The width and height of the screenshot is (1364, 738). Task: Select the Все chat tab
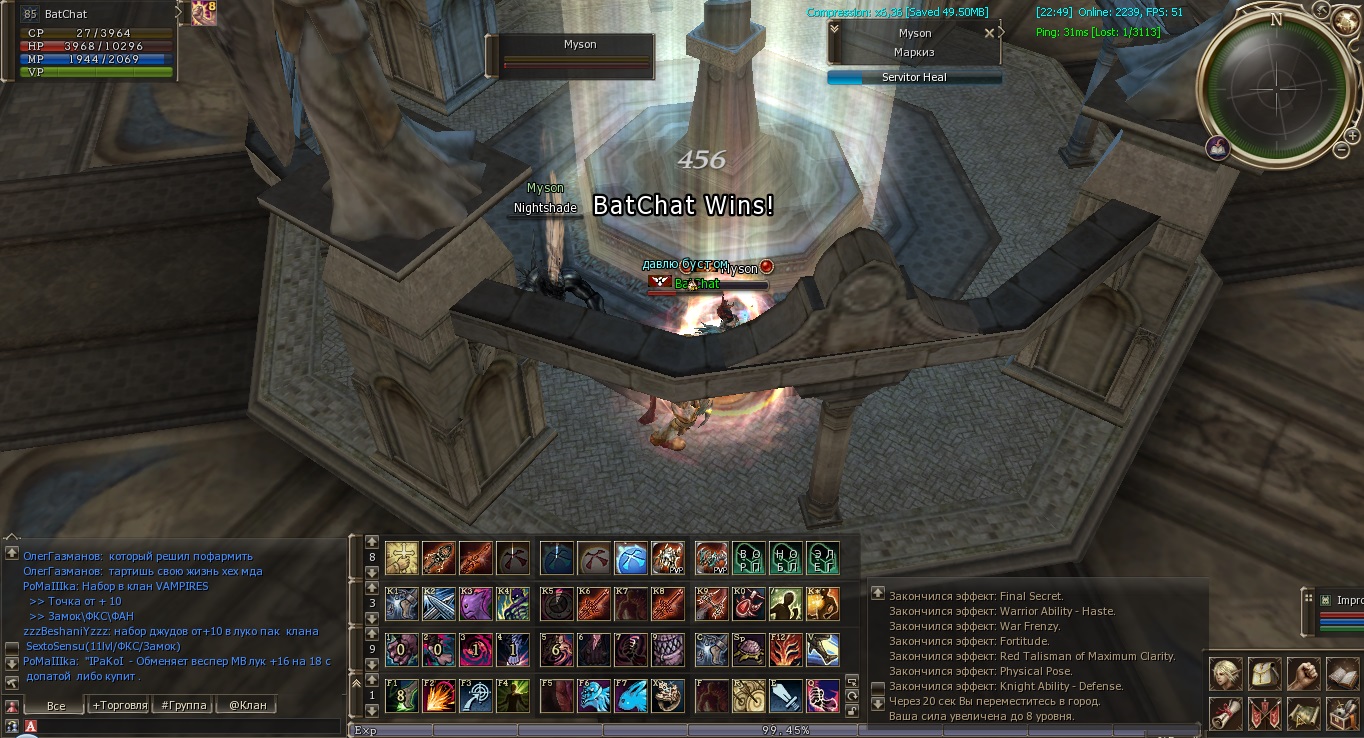tap(56, 705)
